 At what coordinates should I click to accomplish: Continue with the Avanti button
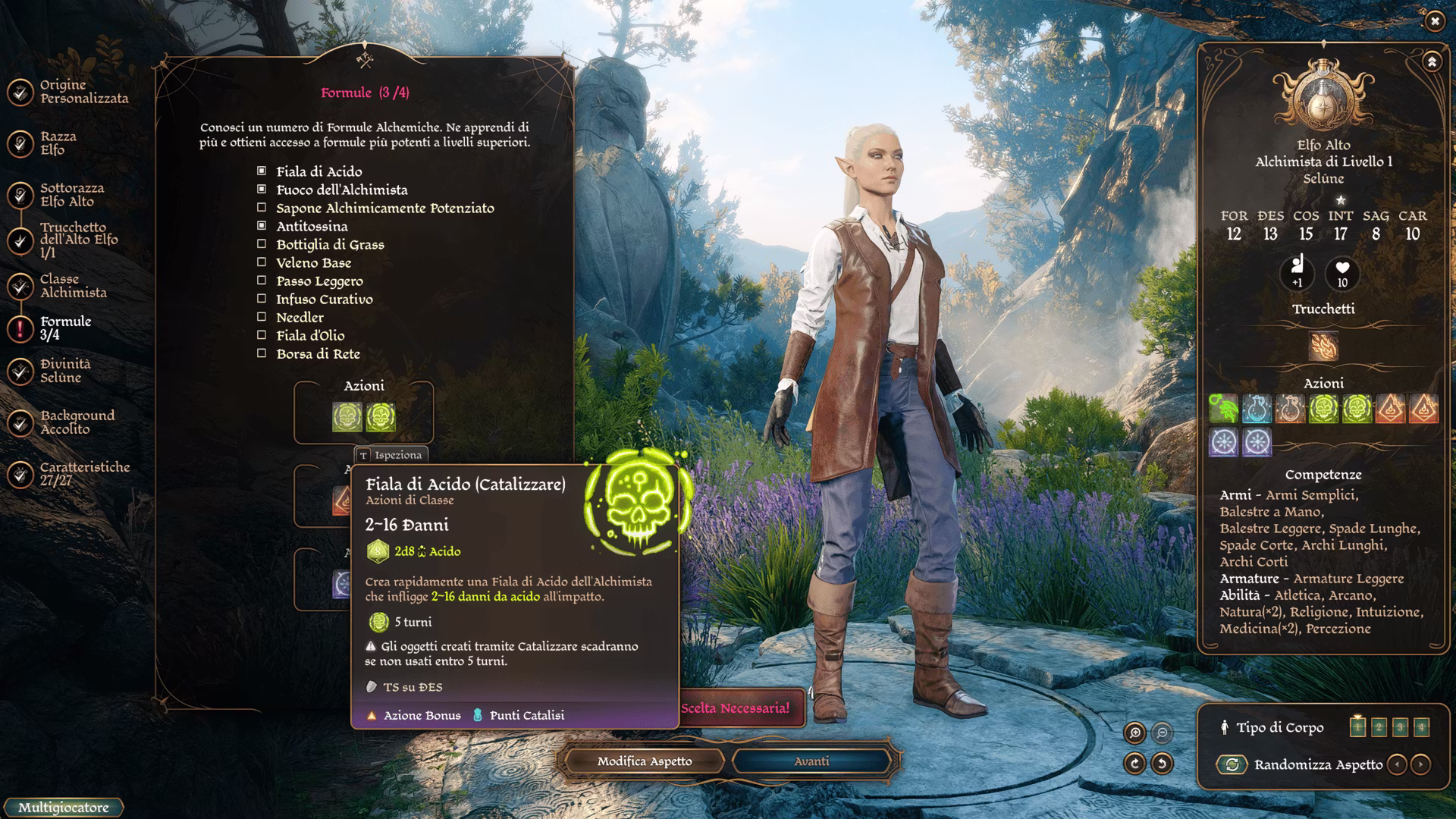coord(811,761)
